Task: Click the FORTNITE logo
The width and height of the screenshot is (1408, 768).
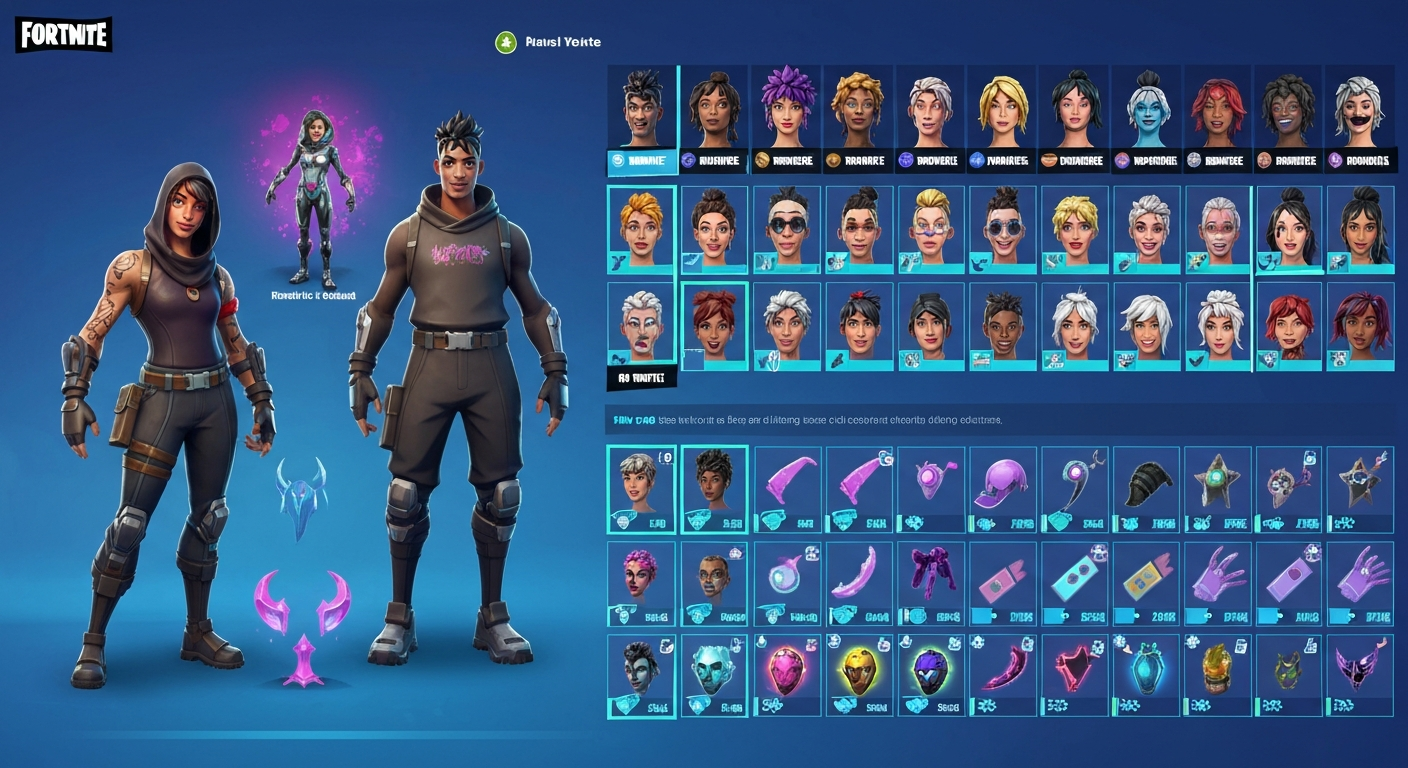Action: pos(62,35)
